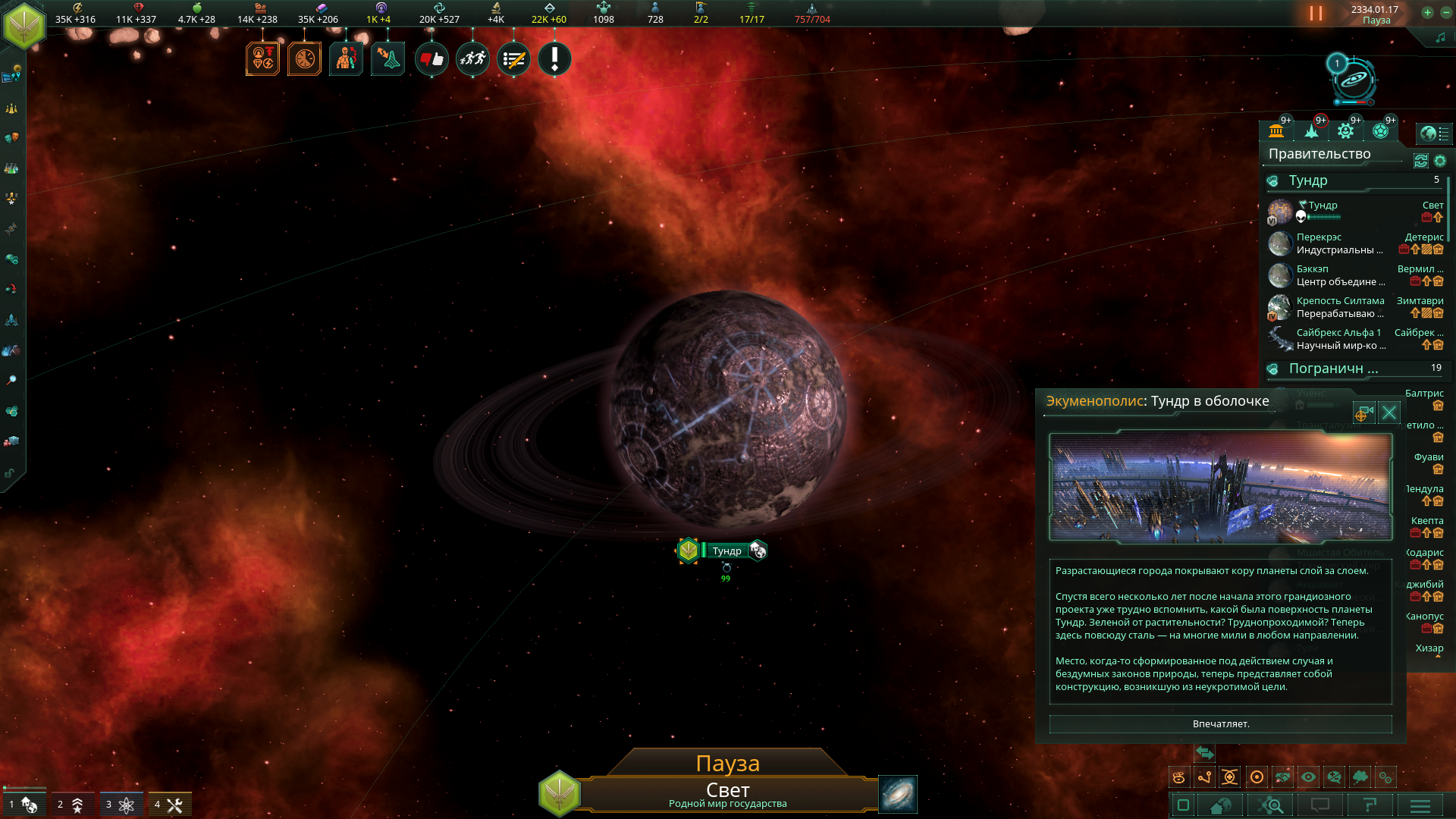Screen dimensions: 1456x819
Task: Select control group 3 with atom icon
Action: 121,805
